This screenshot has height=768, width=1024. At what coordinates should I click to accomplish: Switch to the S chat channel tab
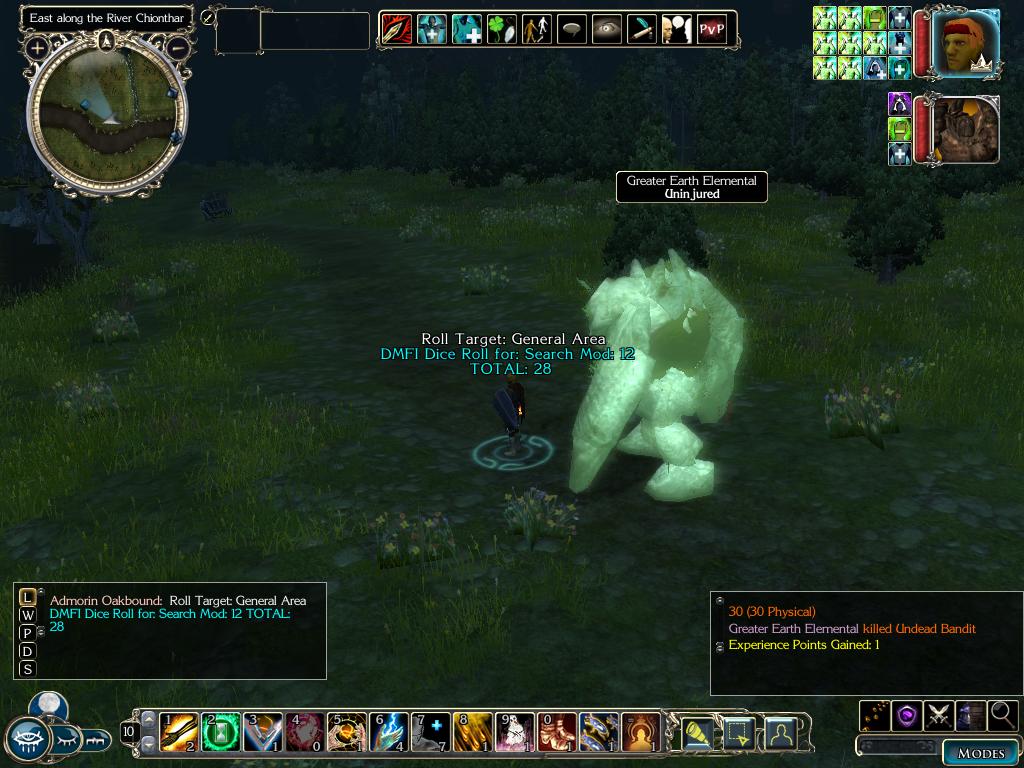[x=27, y=670]
